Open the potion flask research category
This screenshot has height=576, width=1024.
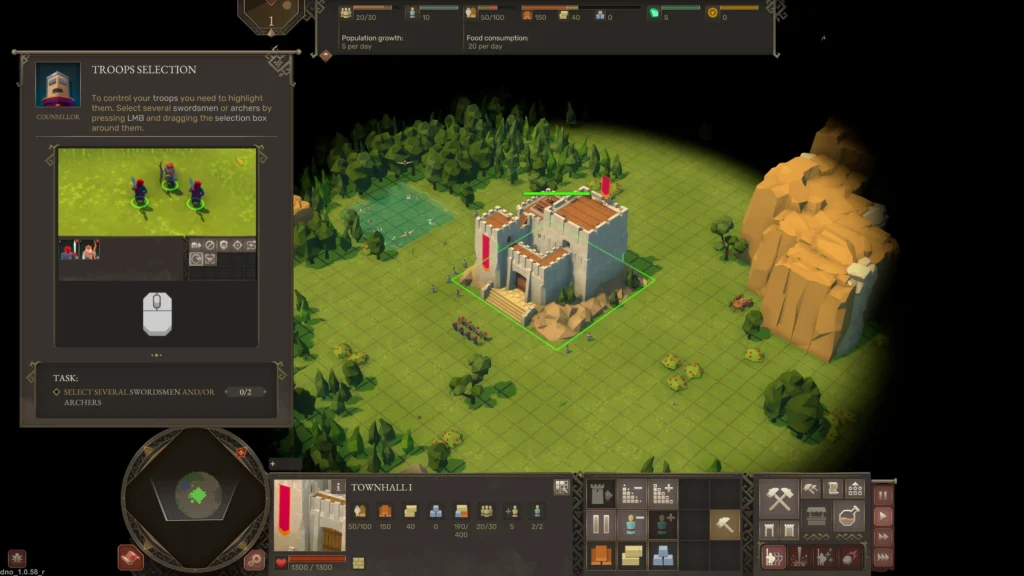point(849,517)
